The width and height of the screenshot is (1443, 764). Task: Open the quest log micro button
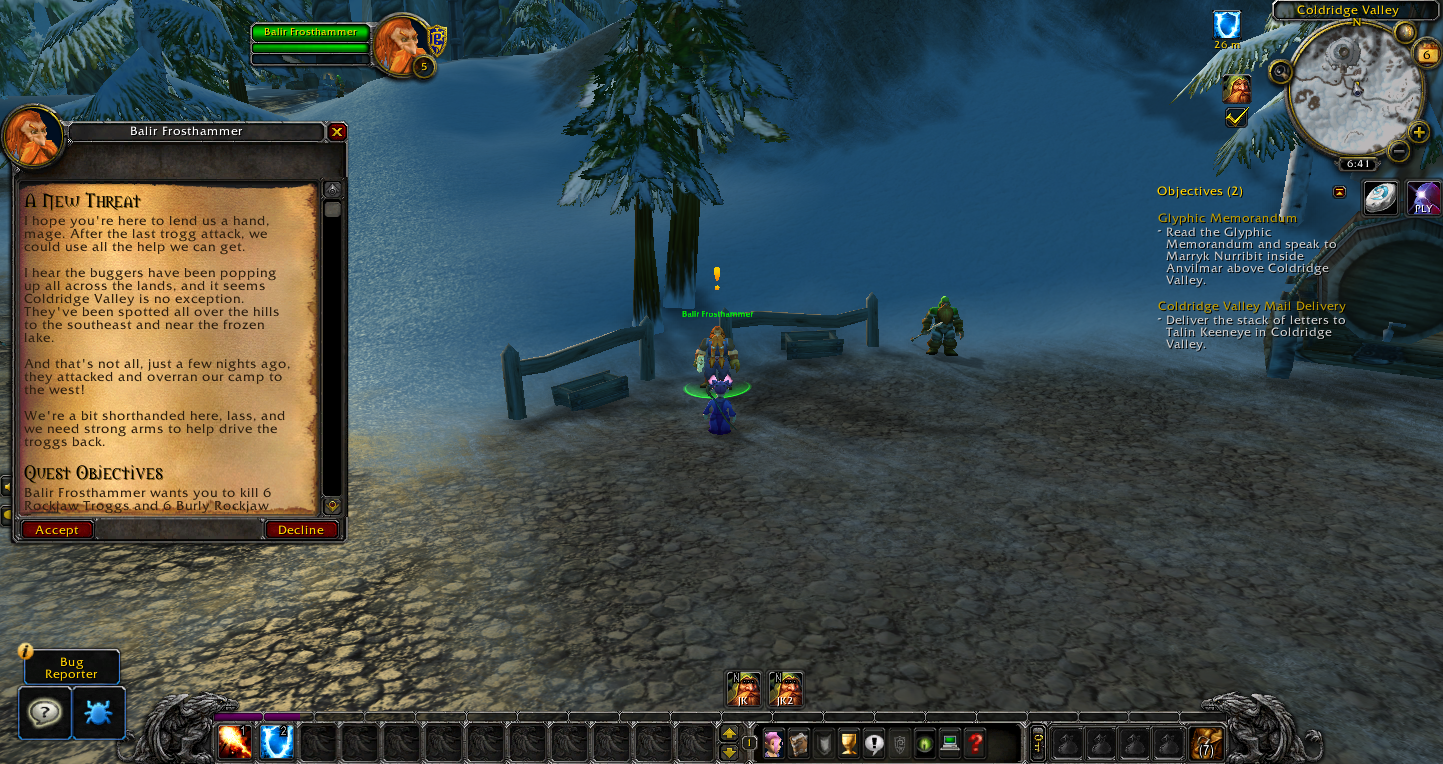click(874, 744)
